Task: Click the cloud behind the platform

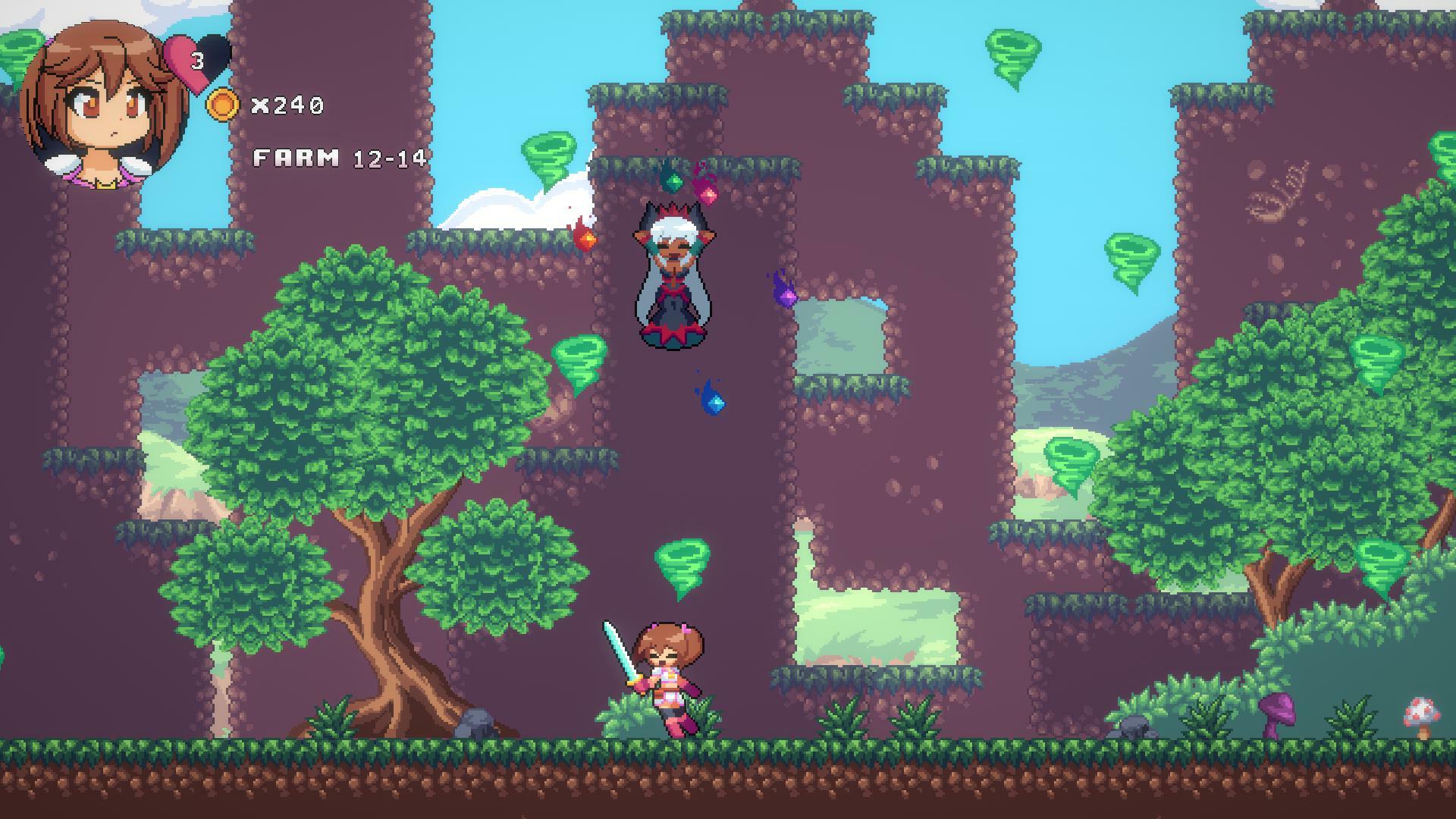Action: tap(504, 209)
